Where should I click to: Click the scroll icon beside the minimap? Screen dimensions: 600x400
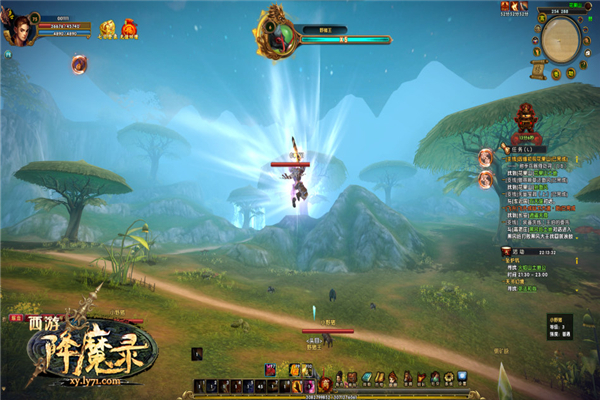(x=536, y=68)
